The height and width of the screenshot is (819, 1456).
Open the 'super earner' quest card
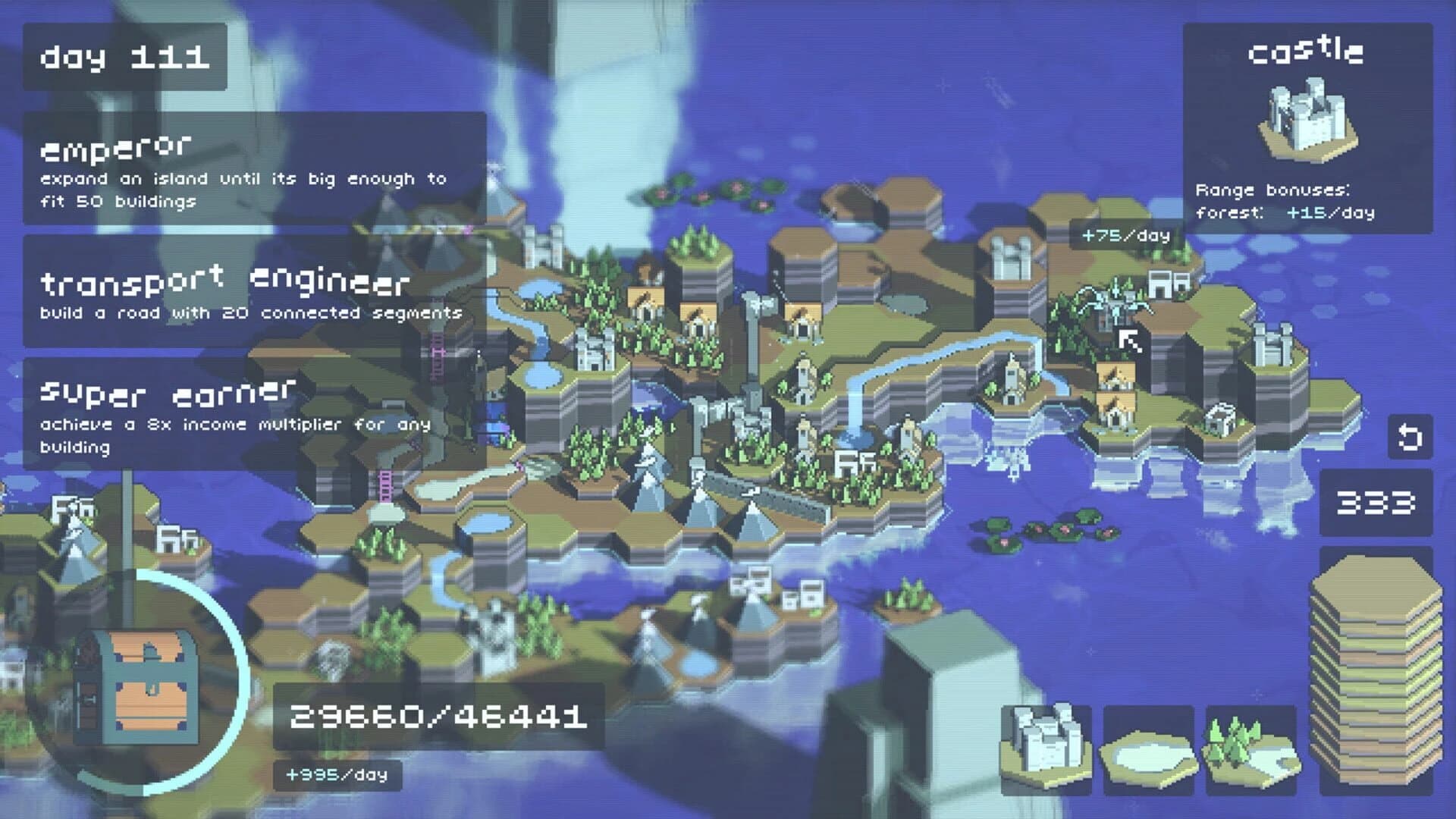point(250,413)
